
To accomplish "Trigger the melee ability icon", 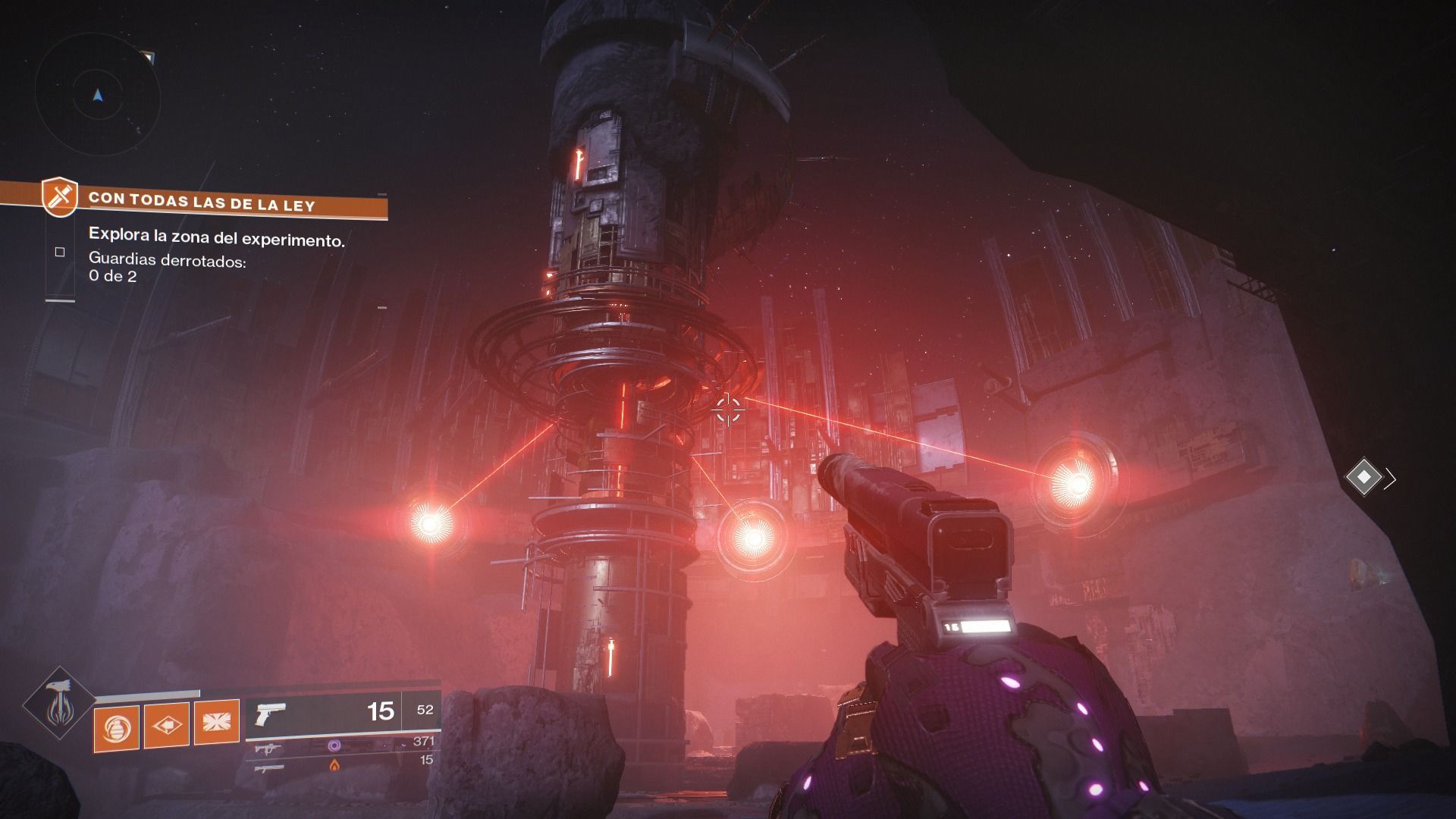I will click(166, 726).
